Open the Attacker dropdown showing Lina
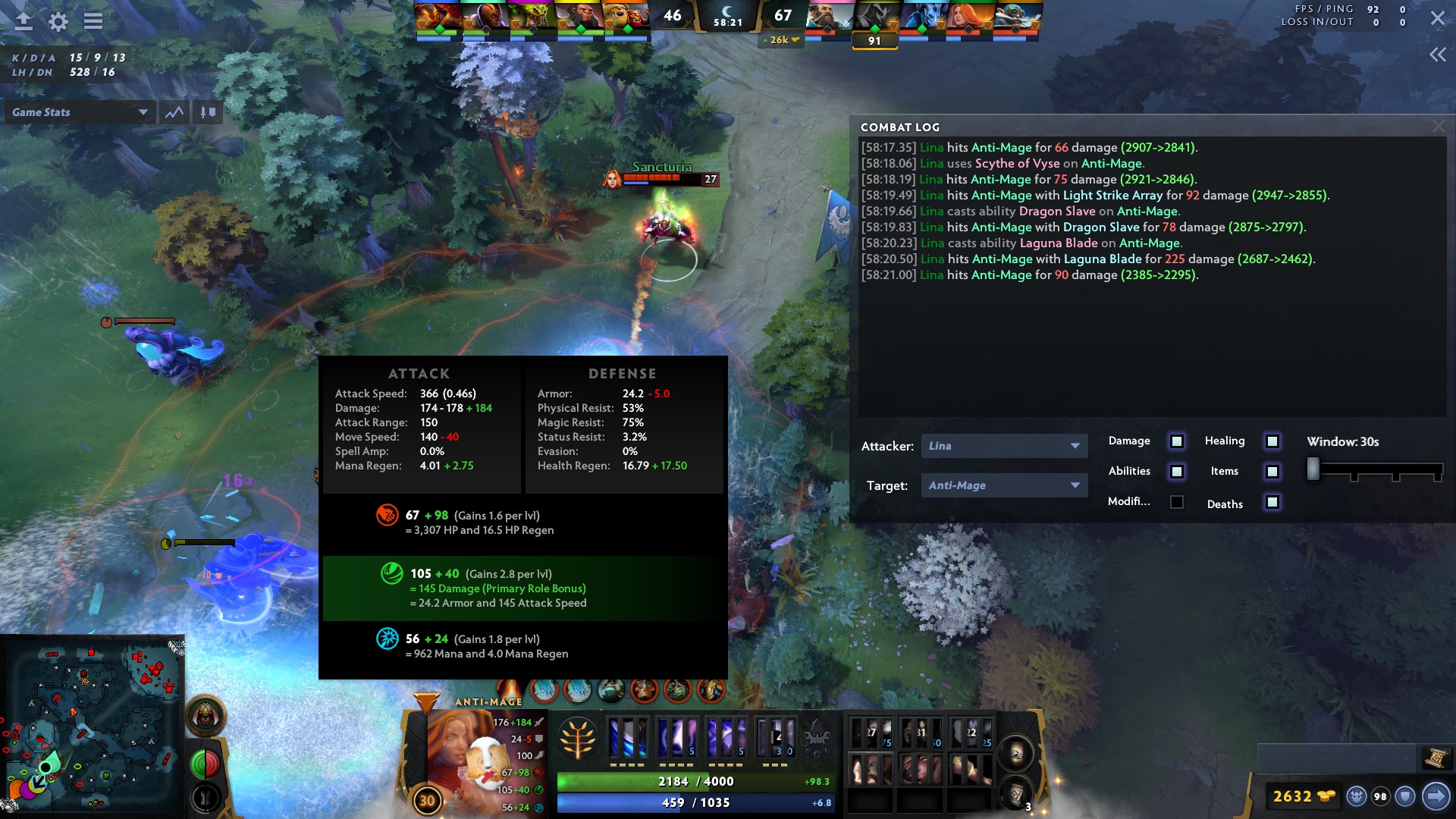The image size is (1456, 819). click(x=1004, y=446)
